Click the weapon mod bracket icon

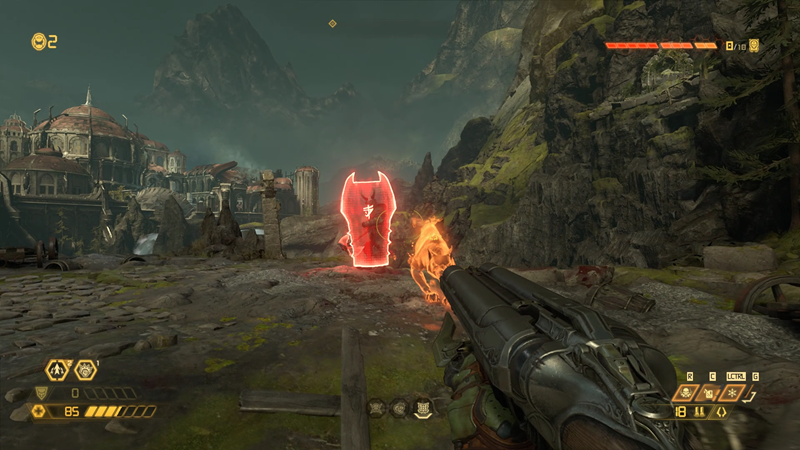click(719, 411)
